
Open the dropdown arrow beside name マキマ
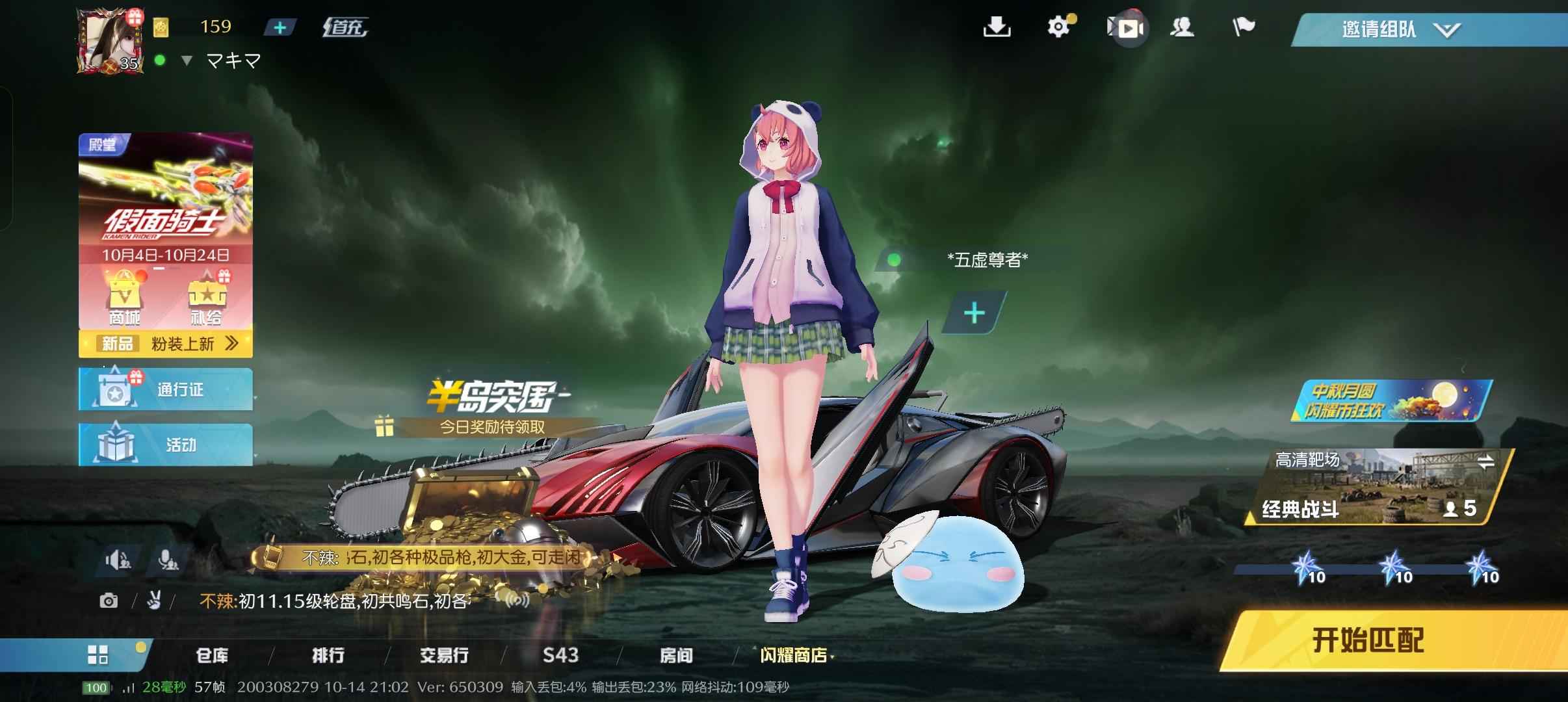point(187,60)
